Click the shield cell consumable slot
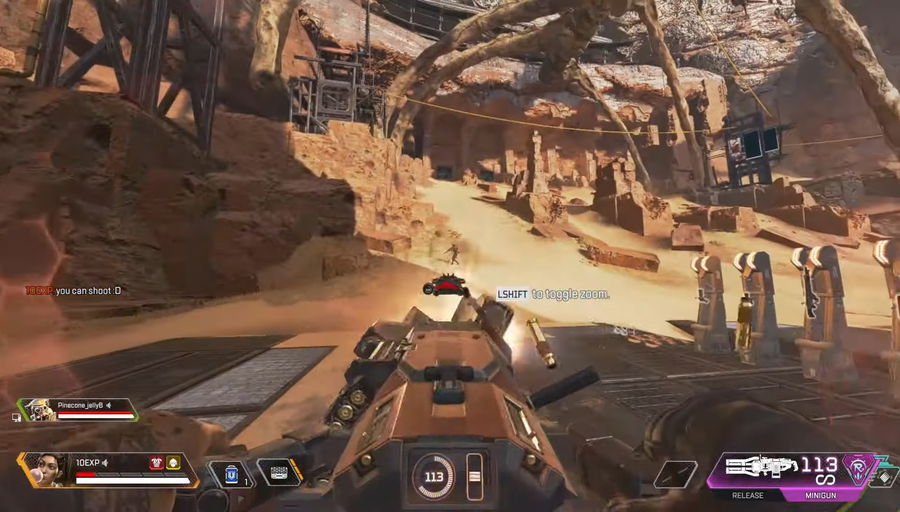 tap(230, 473)
